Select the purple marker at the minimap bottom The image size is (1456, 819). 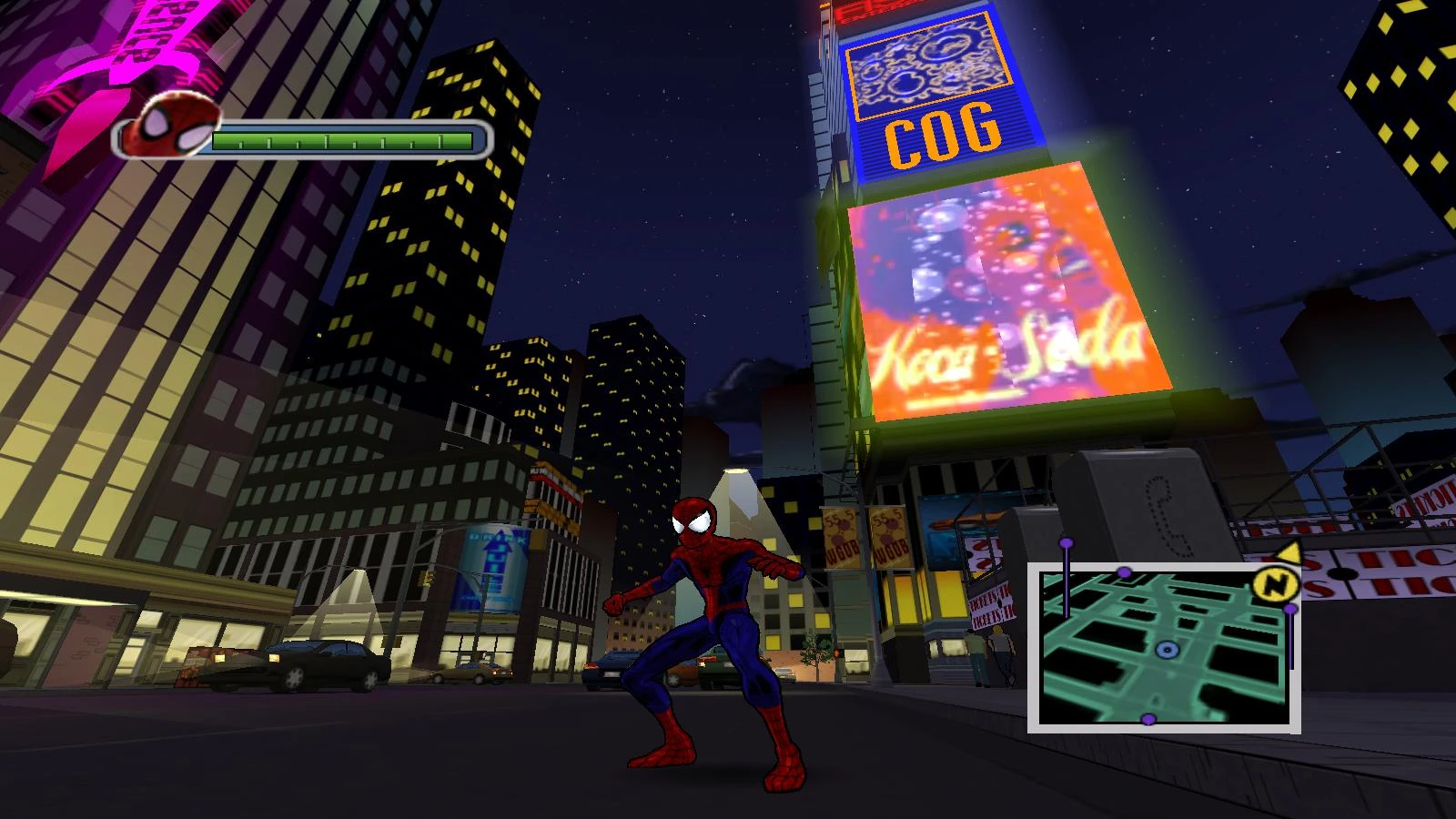point(1148,719)
